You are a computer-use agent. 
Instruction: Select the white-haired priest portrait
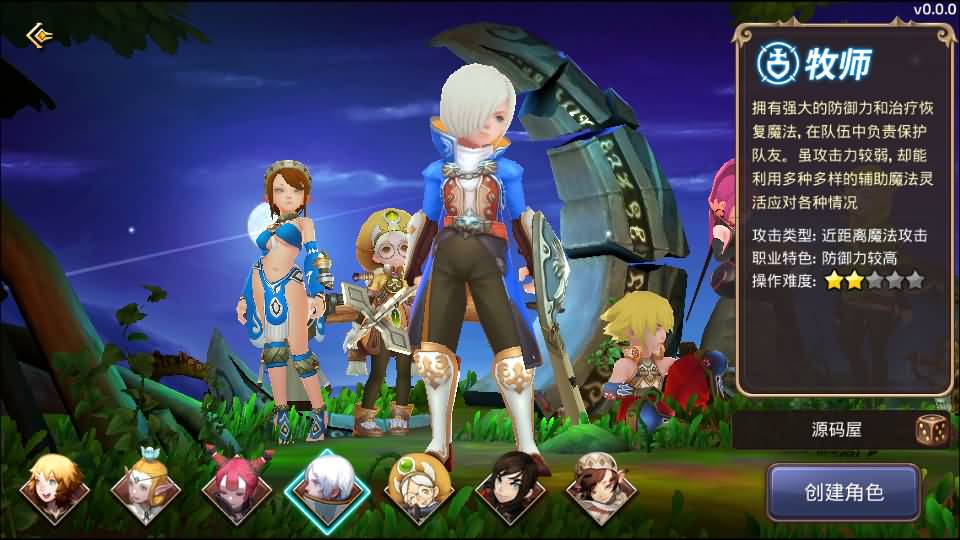327,488
